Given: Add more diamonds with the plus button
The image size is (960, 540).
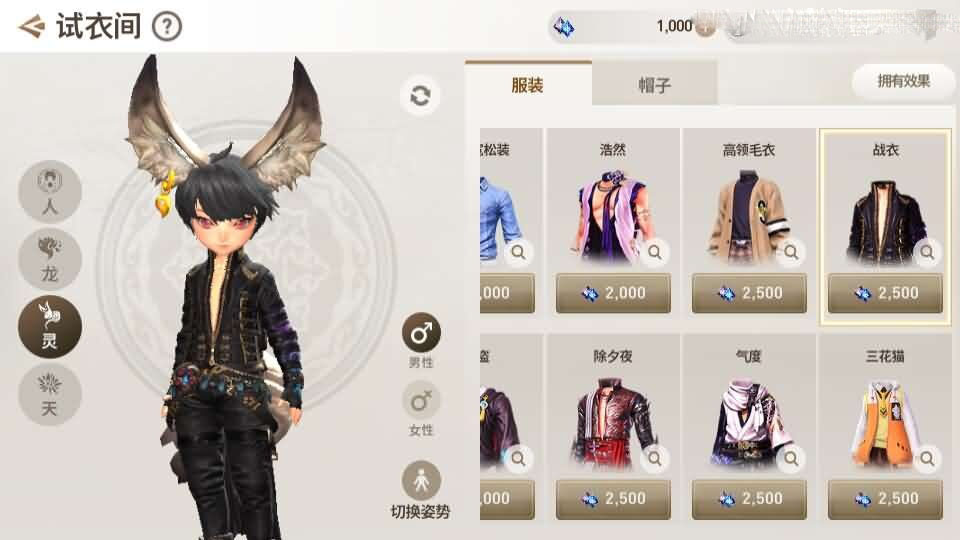Looking at the screenshot, I should [x=705, y=27].
